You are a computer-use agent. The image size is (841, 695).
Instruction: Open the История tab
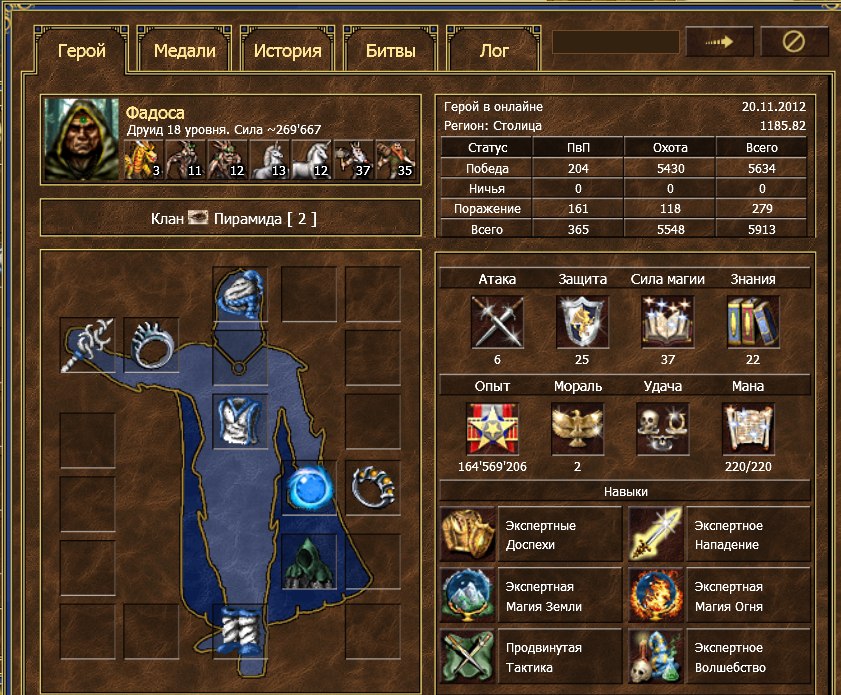tap(287, 51)
